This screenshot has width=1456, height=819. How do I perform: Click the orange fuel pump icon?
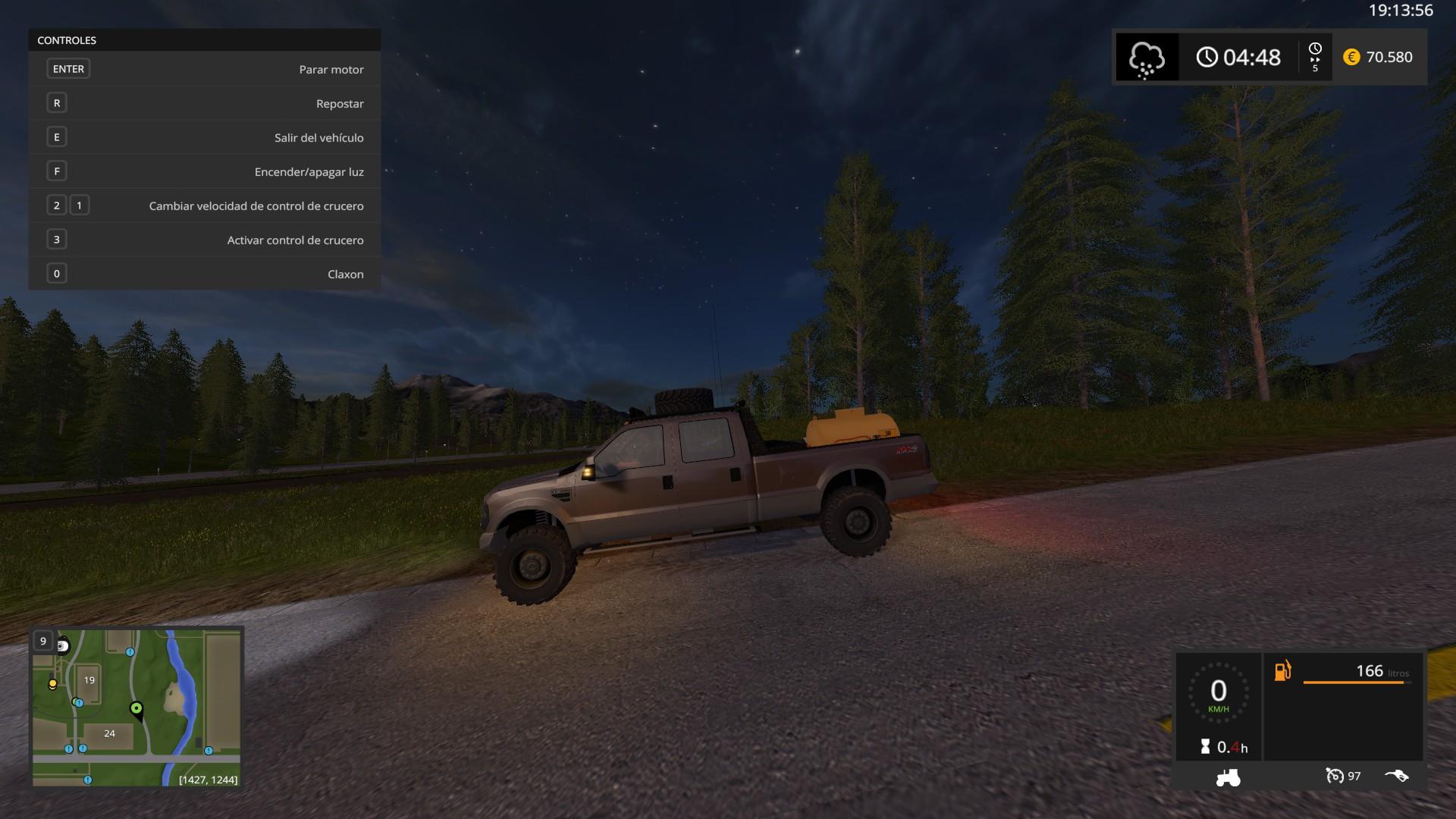1282,671
